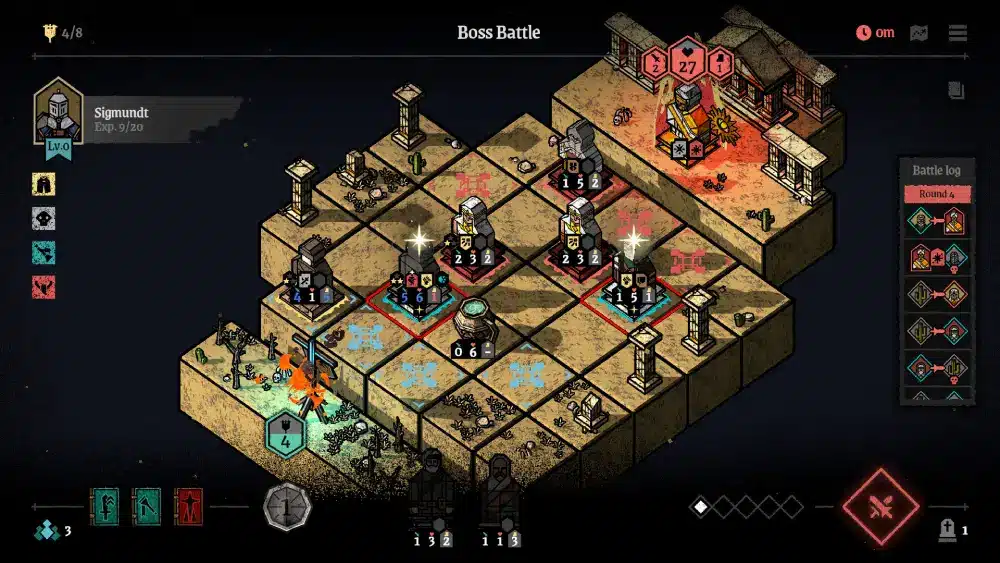Image resolution: width=1000 pixels, height=563 pixels.
Task: Select the teal trait icon
Action: [43, 252]
